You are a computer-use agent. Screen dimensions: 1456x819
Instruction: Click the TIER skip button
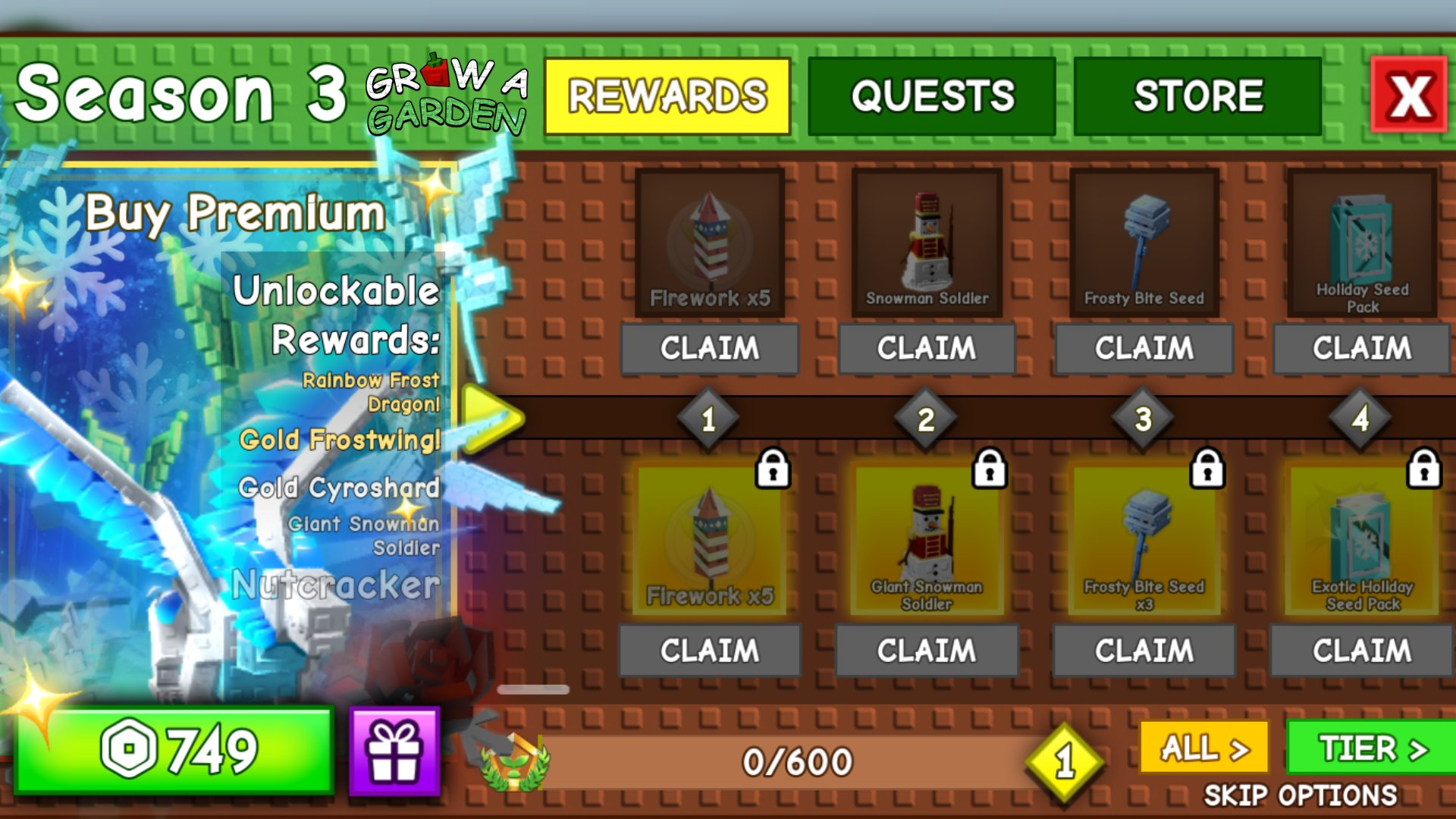click(1374, 747)
